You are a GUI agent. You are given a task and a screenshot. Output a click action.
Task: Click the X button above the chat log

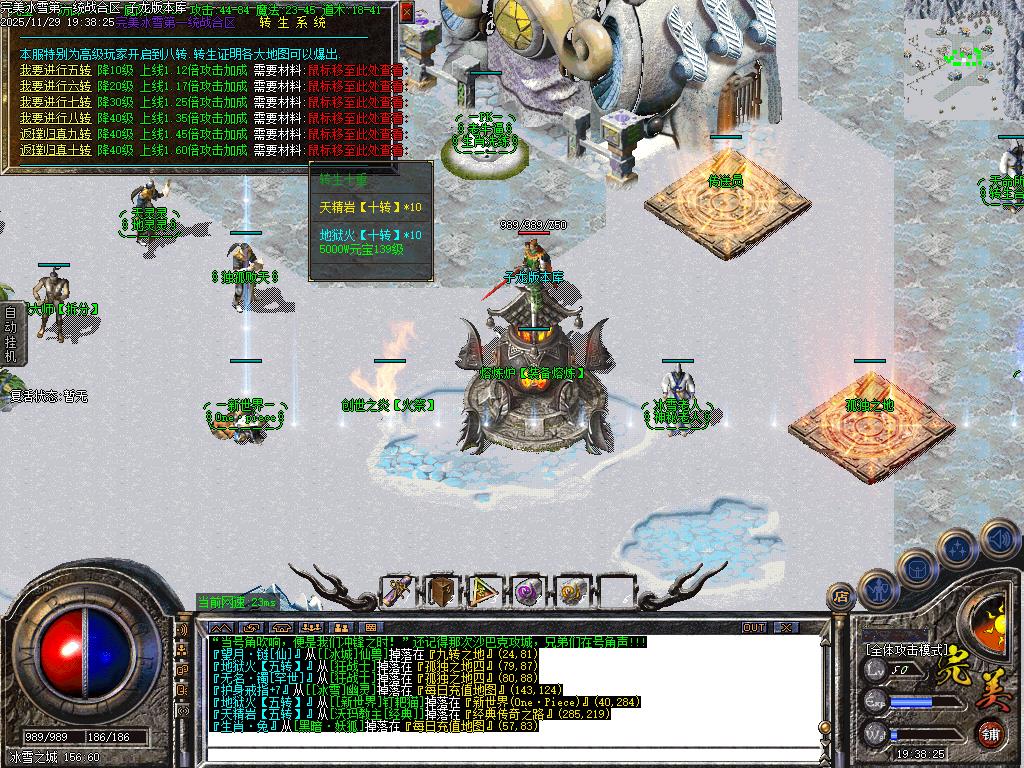787,628
